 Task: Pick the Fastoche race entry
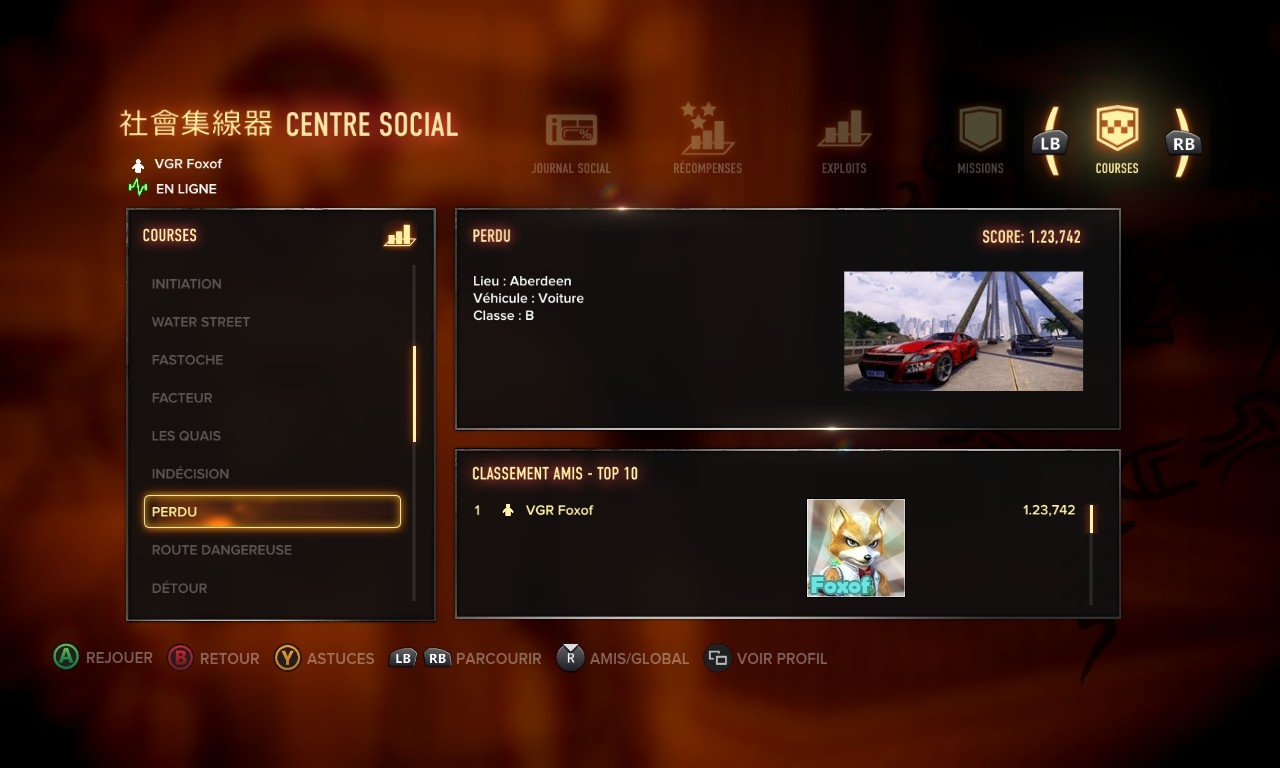188,360
